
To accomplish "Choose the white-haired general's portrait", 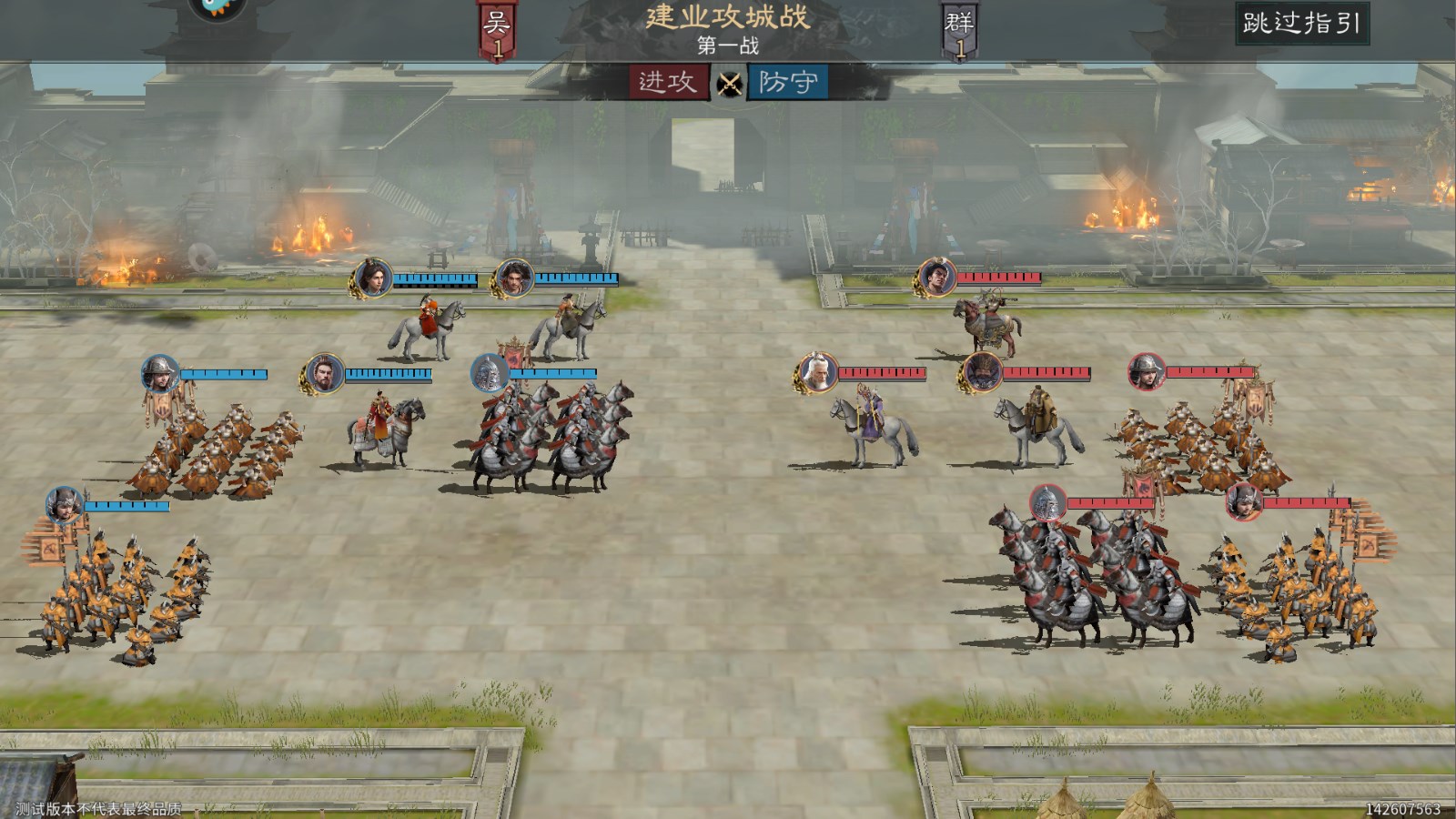I will pyautogui.click(x=817, y=373).
